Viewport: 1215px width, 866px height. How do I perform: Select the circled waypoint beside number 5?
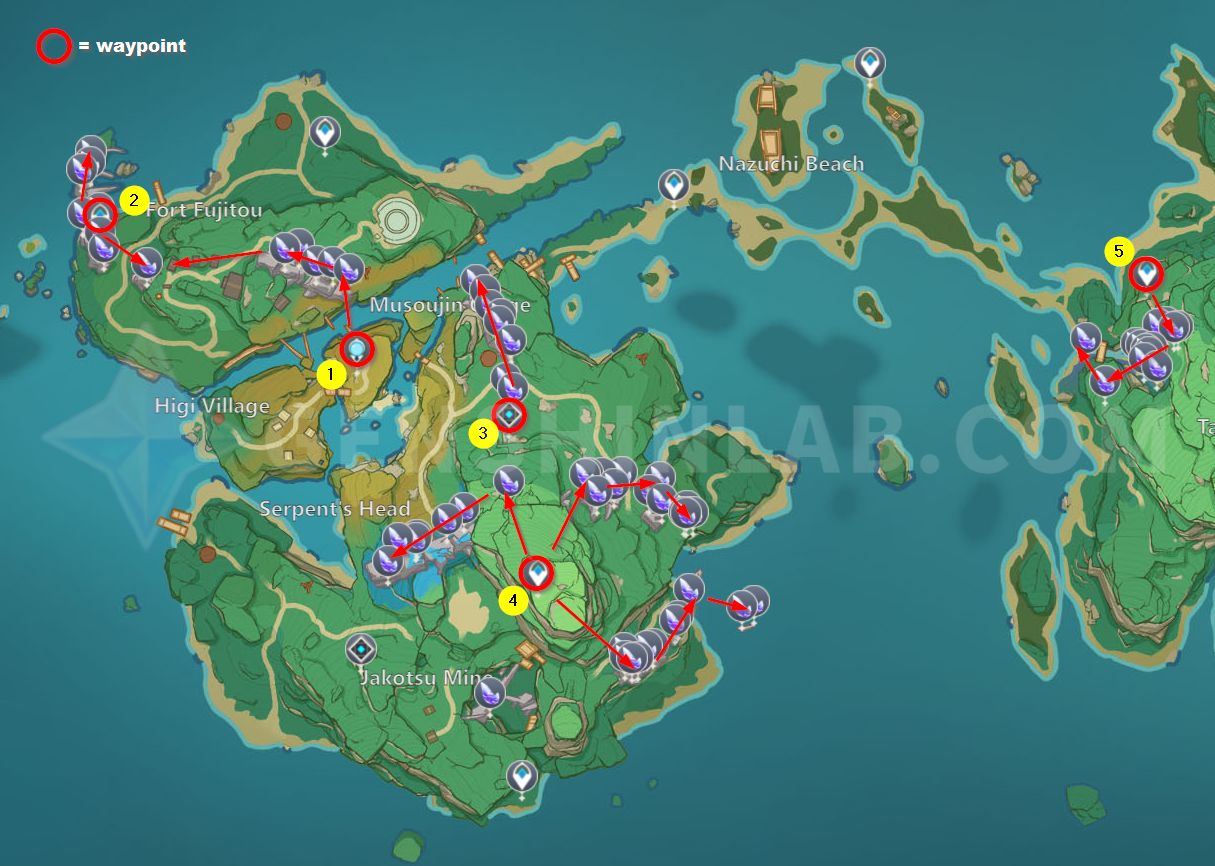click(1146, 273)
